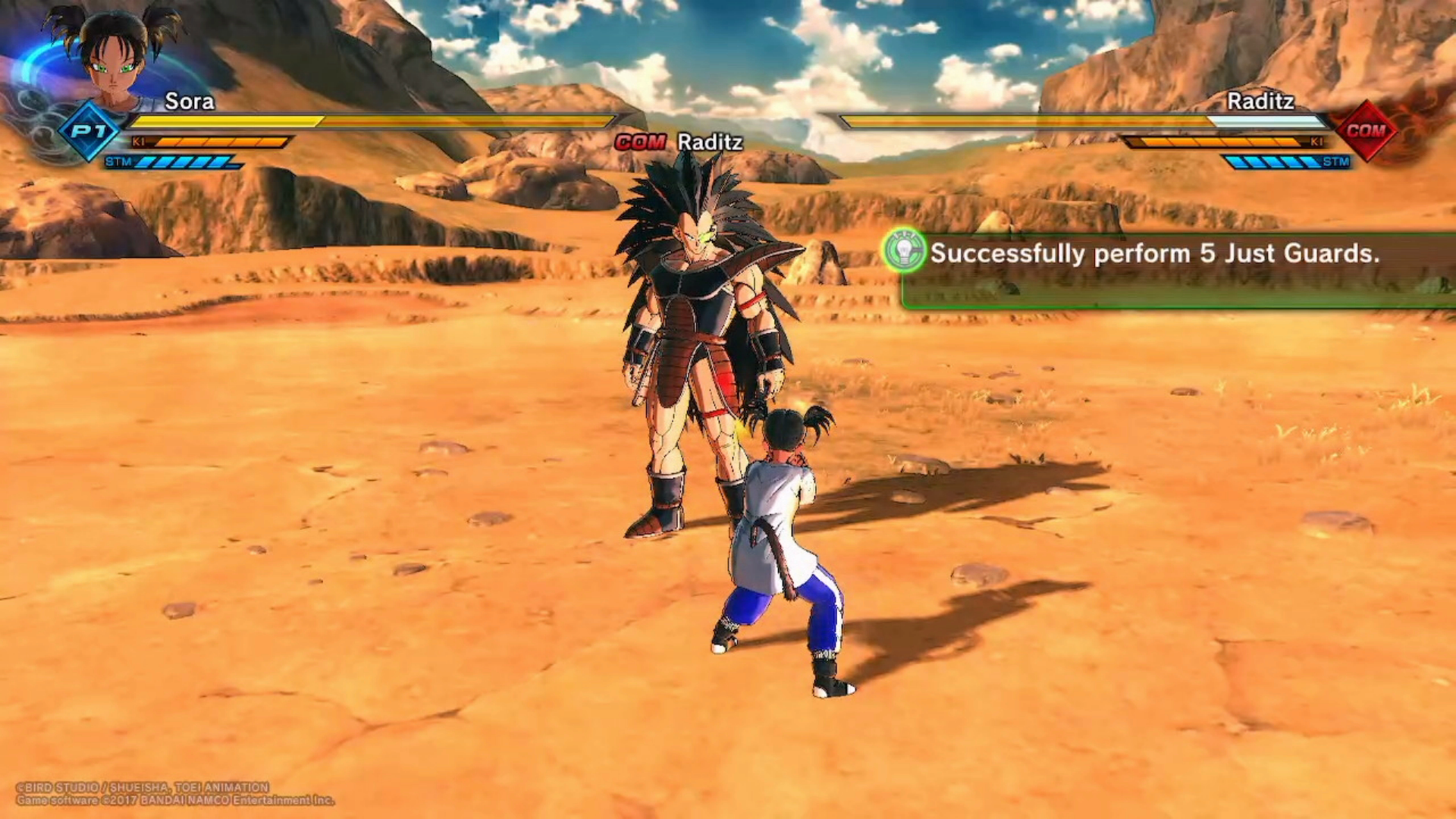Select the Just Guards objective banner
This screenshot has height=819, width=1456.
pos(1177,270)
